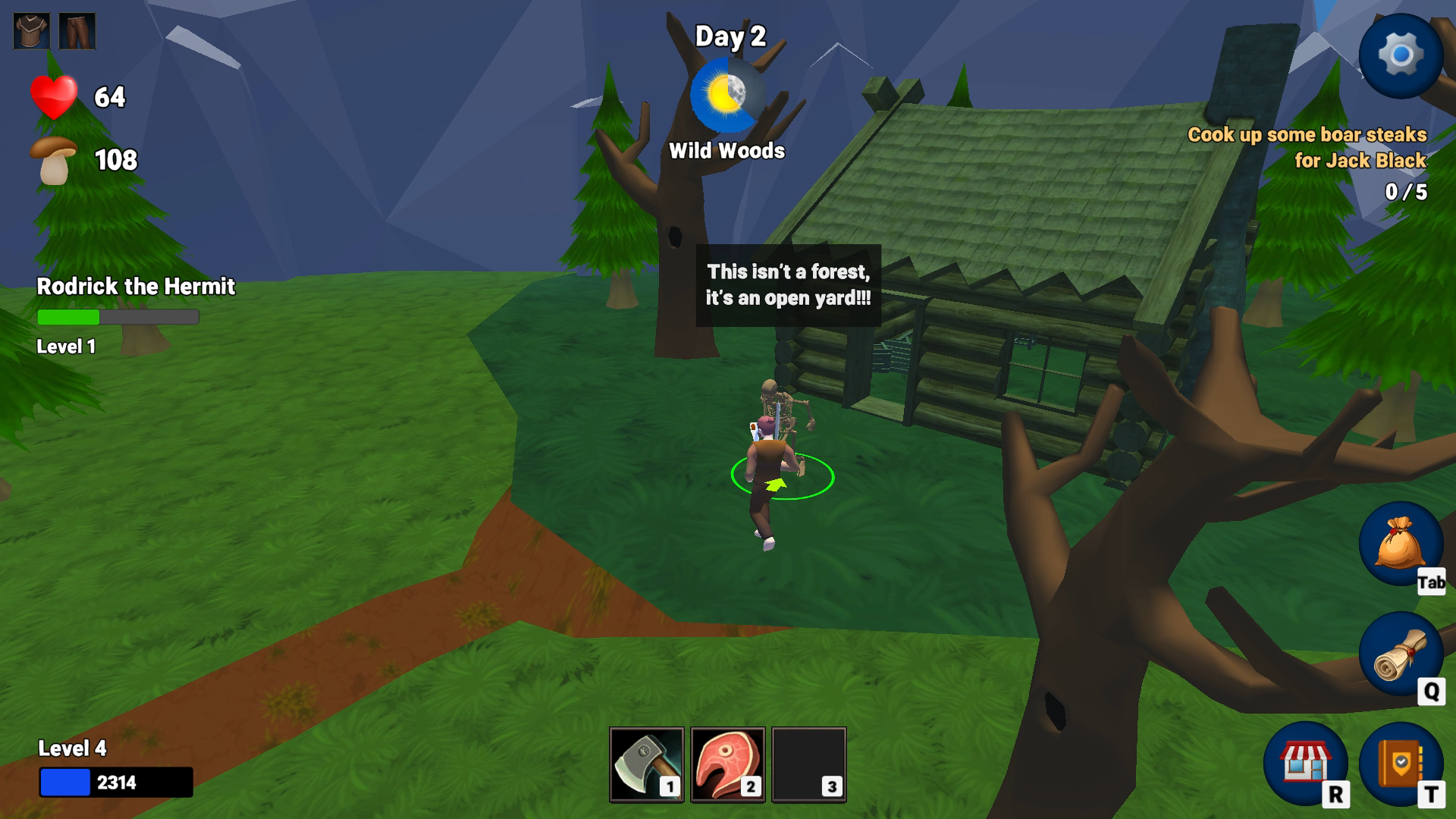Screen dimensions: 1456x819
Task: Open the quest scroll log
Action: point(1400,654)
